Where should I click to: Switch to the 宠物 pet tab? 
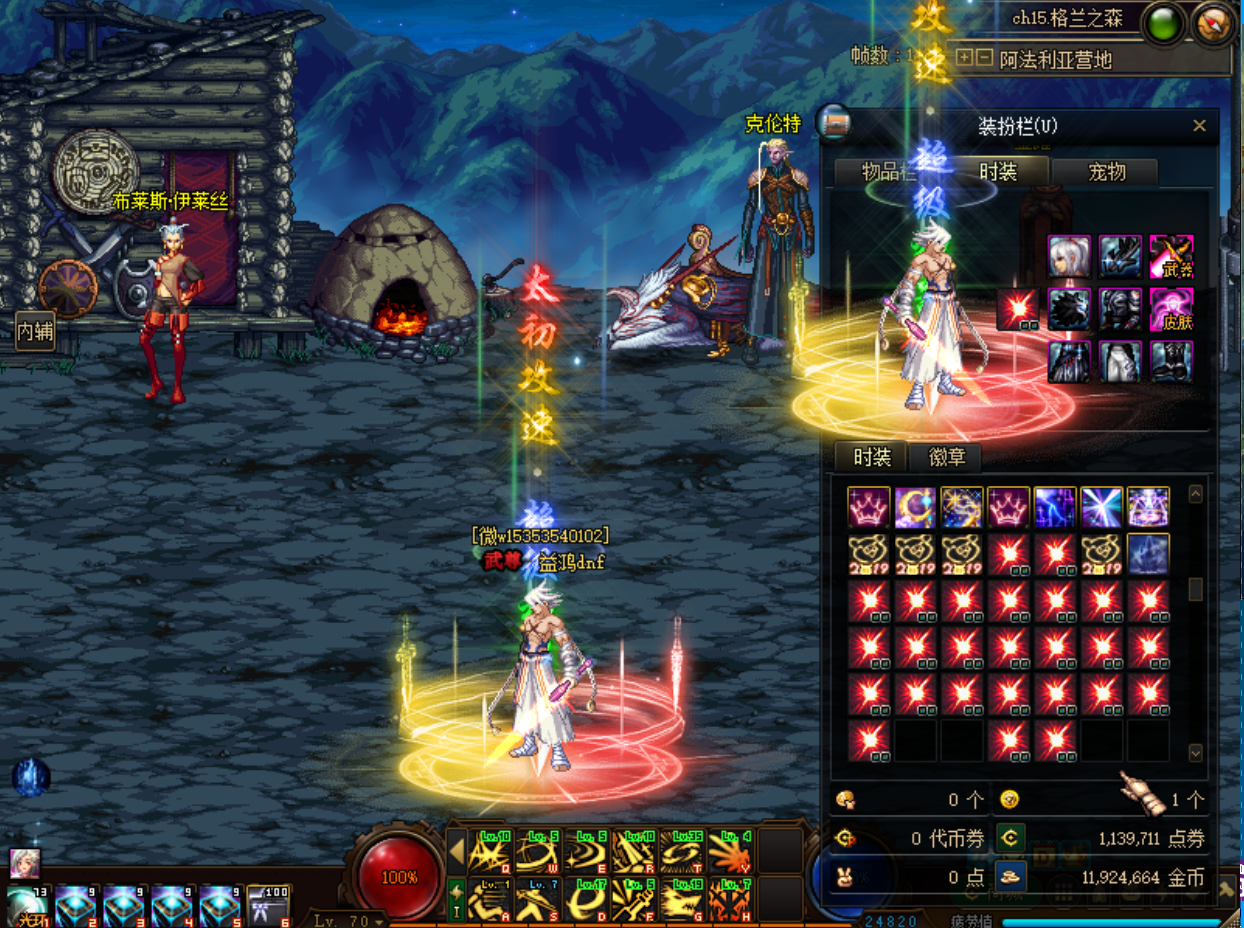pyautogui.click(x=1106, y=172)
